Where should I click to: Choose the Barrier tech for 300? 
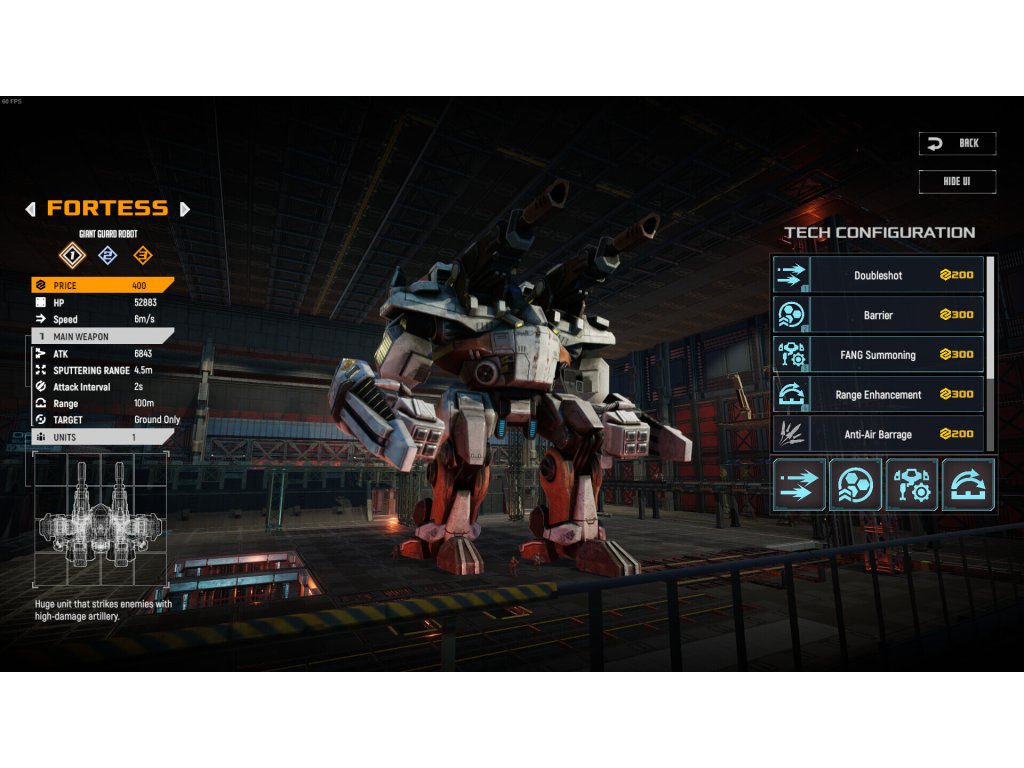pyautogui.click(x=877, y=315)
